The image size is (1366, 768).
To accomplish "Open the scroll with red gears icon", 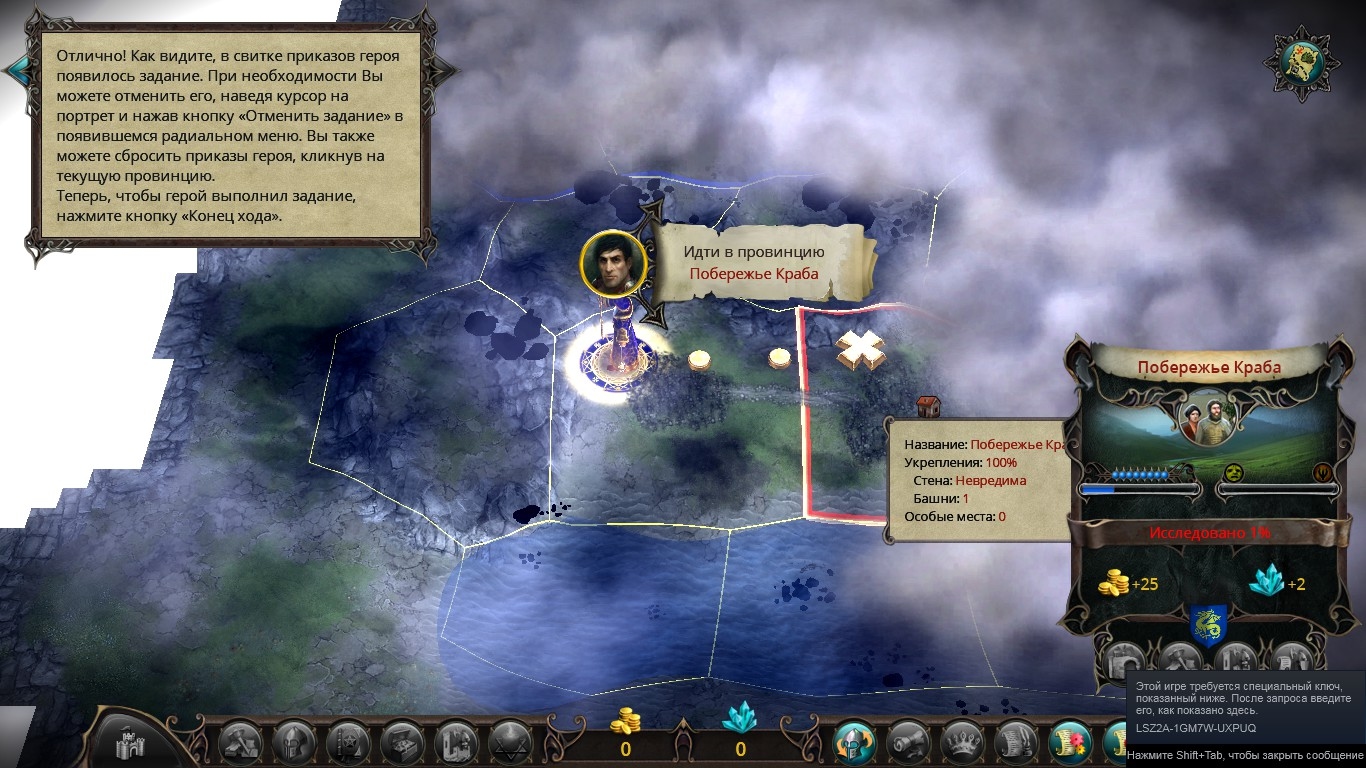I will click(x=1069, y=742).
